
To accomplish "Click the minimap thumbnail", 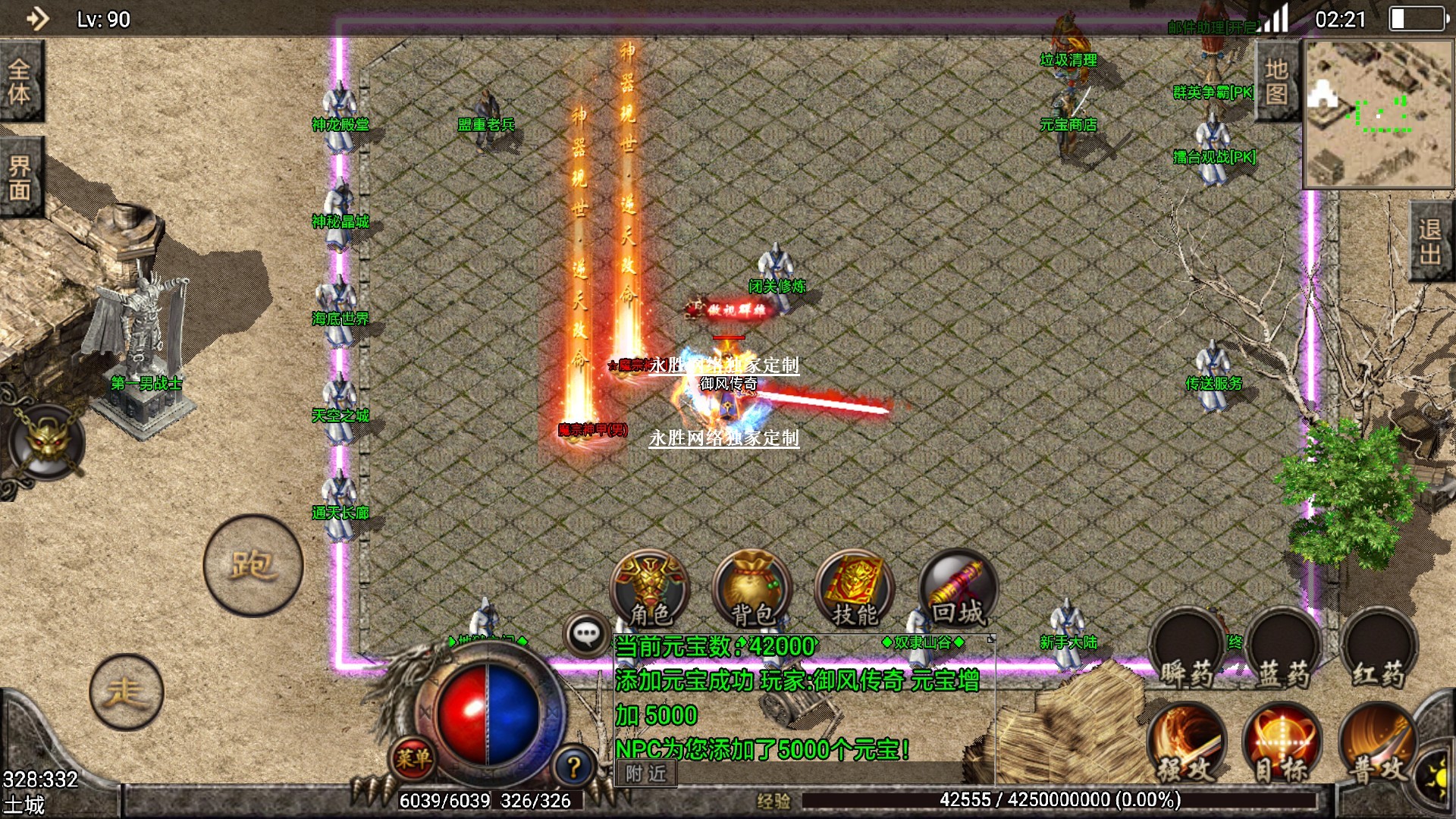I will (x=1378, y=114).
